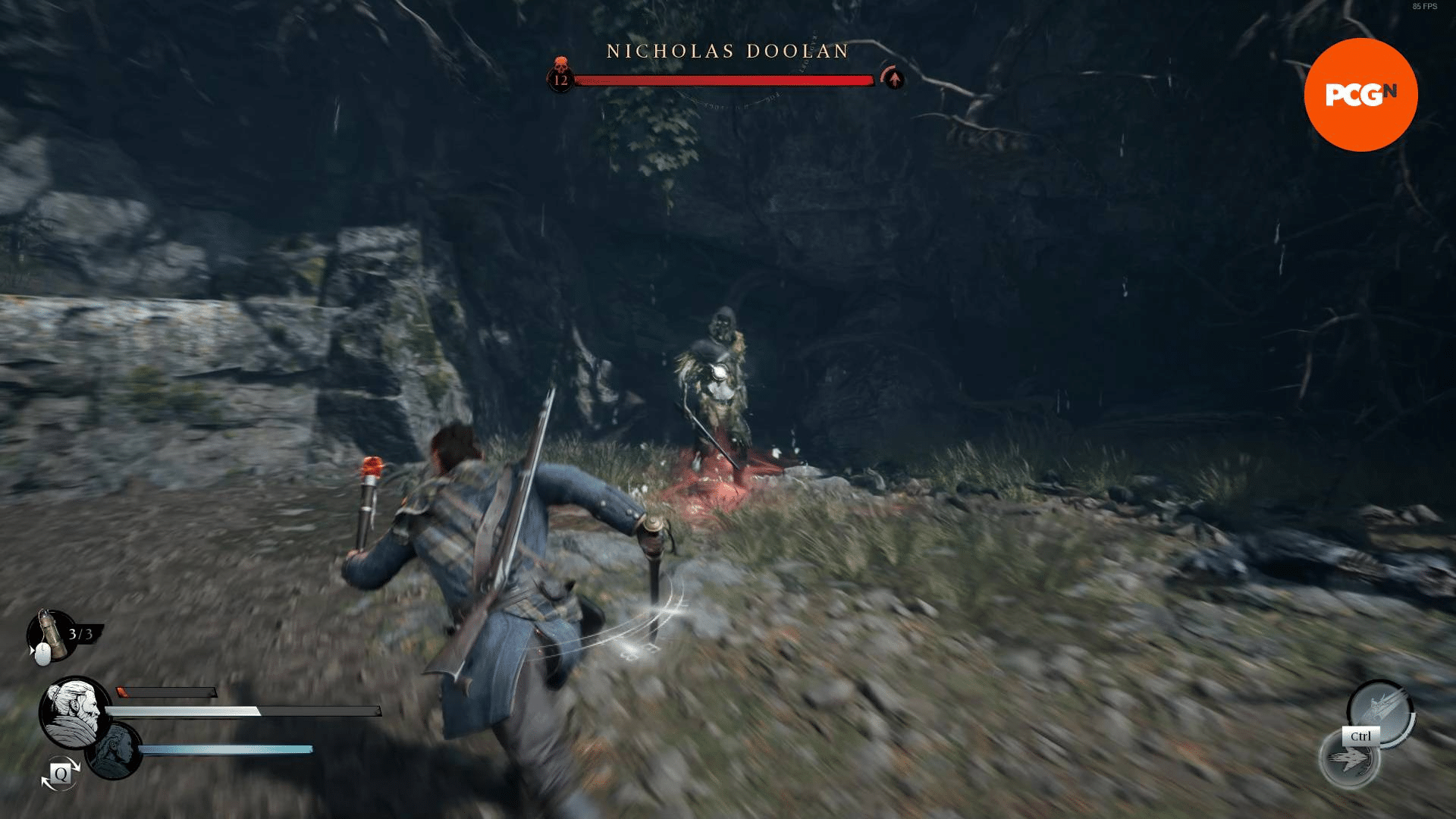
Task: Select the white-haired bearded character portrait
Action: point(74,712)
